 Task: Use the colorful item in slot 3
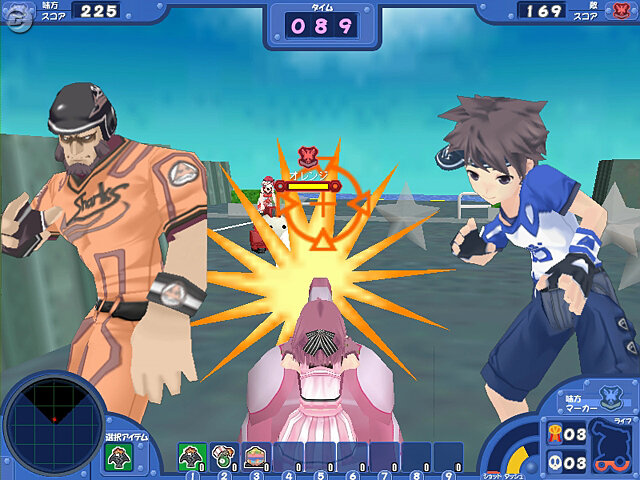click(x=255, y=456)
